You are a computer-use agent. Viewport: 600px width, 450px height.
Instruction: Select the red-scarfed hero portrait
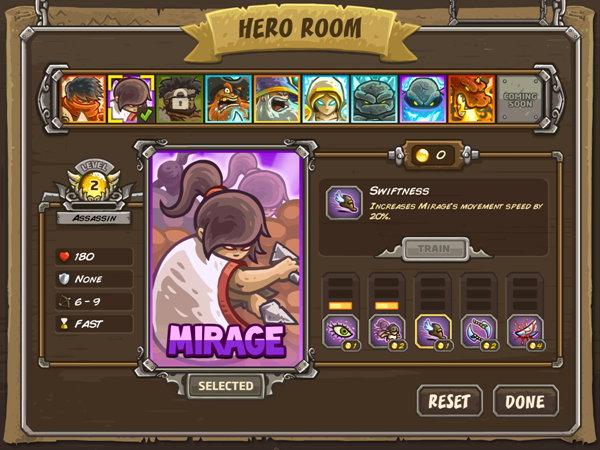[x=81, y=99]
